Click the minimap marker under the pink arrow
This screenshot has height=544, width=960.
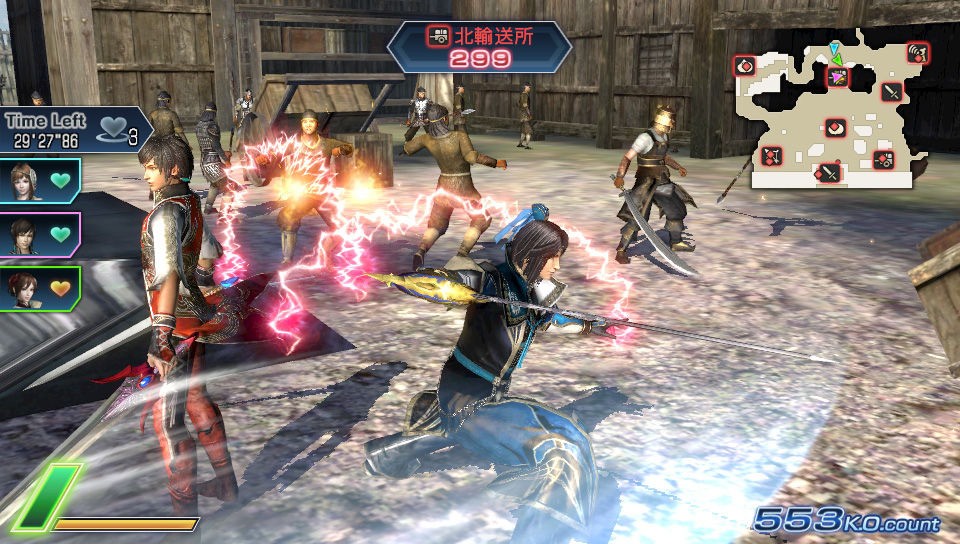[x=837, y=77]
